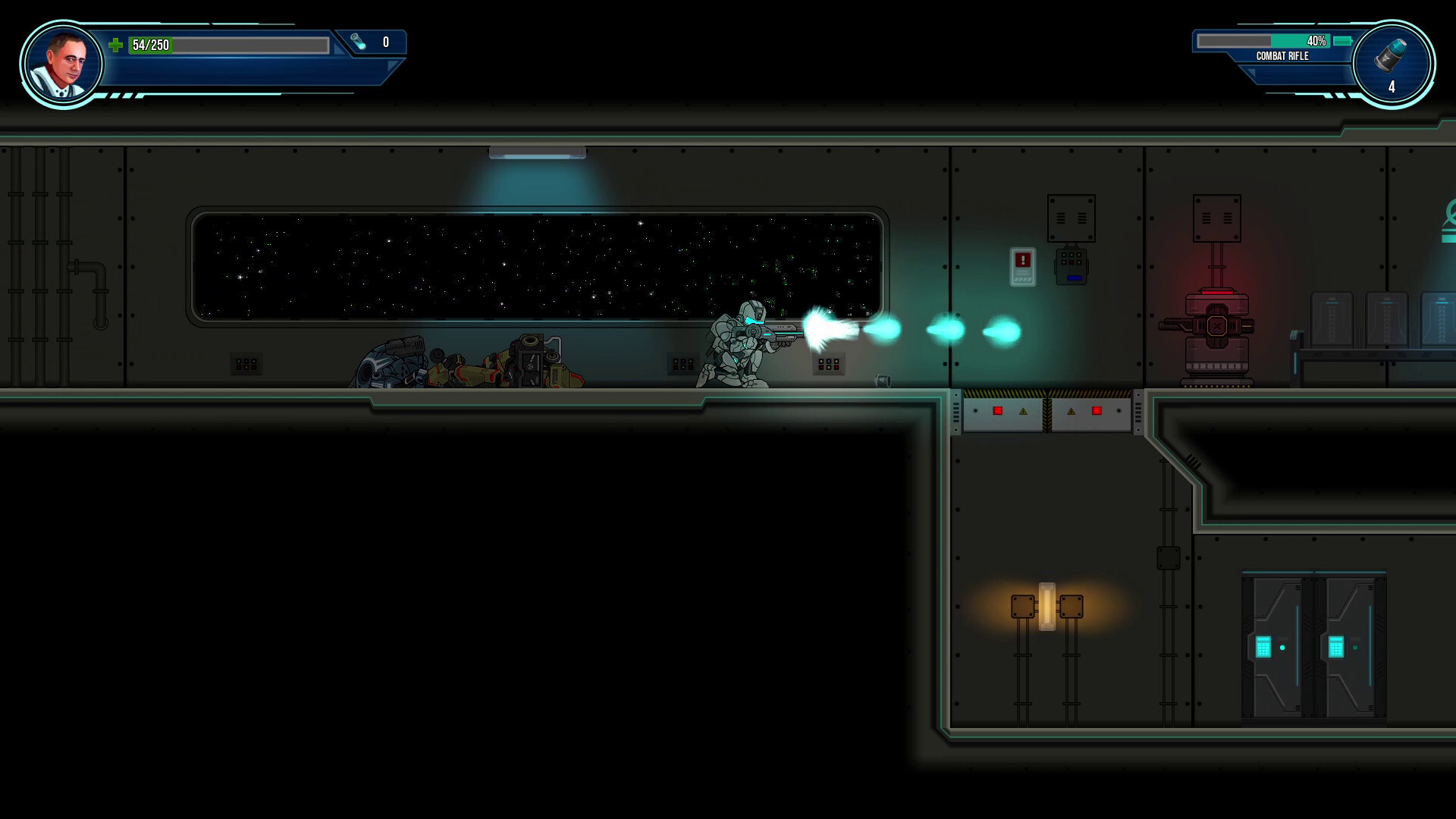This screenshot has width=1456, height=819.
Task: Click the capsule pickup icon beside the zero counter
Action: pyautogui.click(x=356, y=42)
